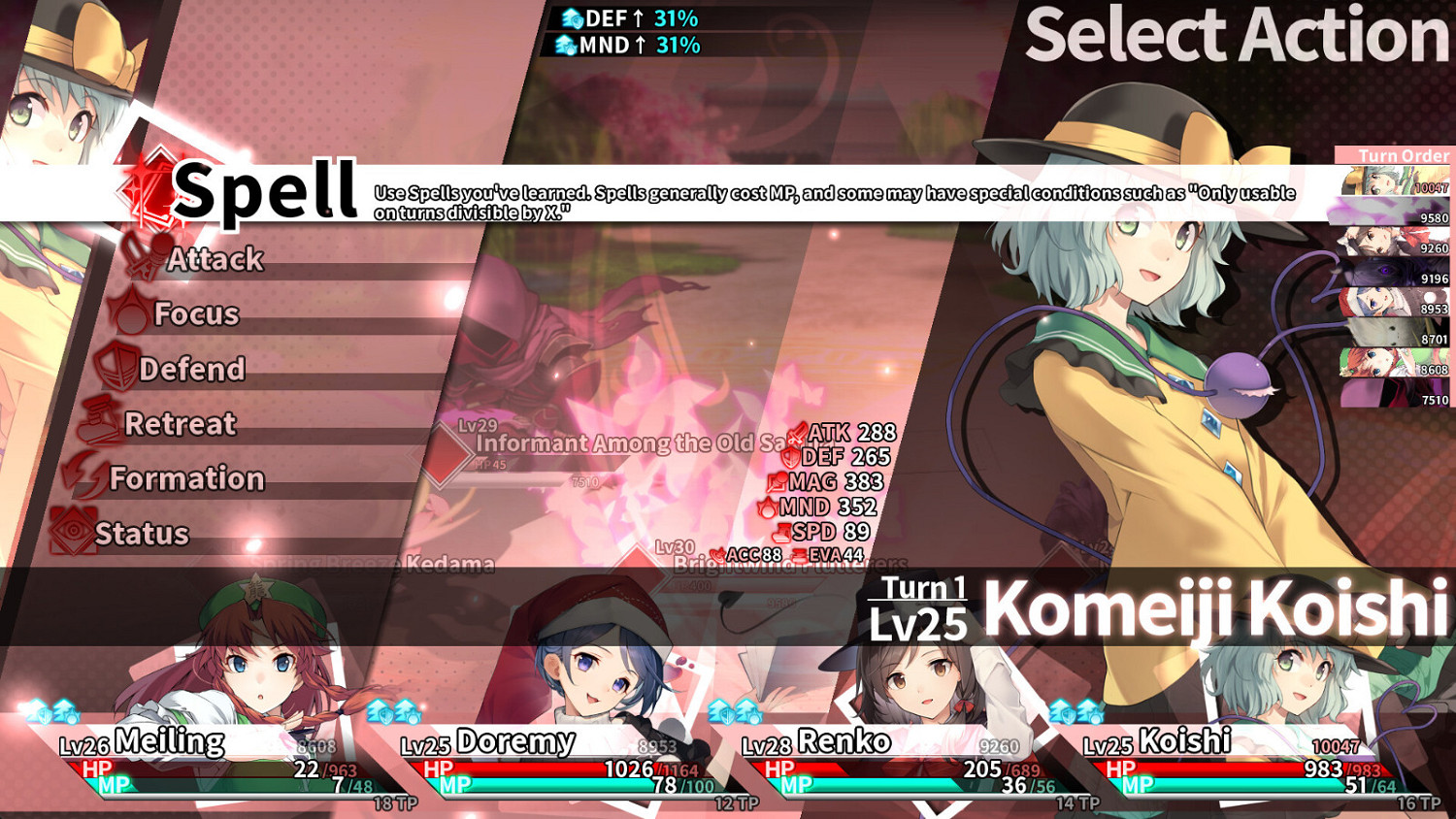1456x819 pixels.
Task: Click the ATK stat icon in enemy stats
Action: pos(796,433)
